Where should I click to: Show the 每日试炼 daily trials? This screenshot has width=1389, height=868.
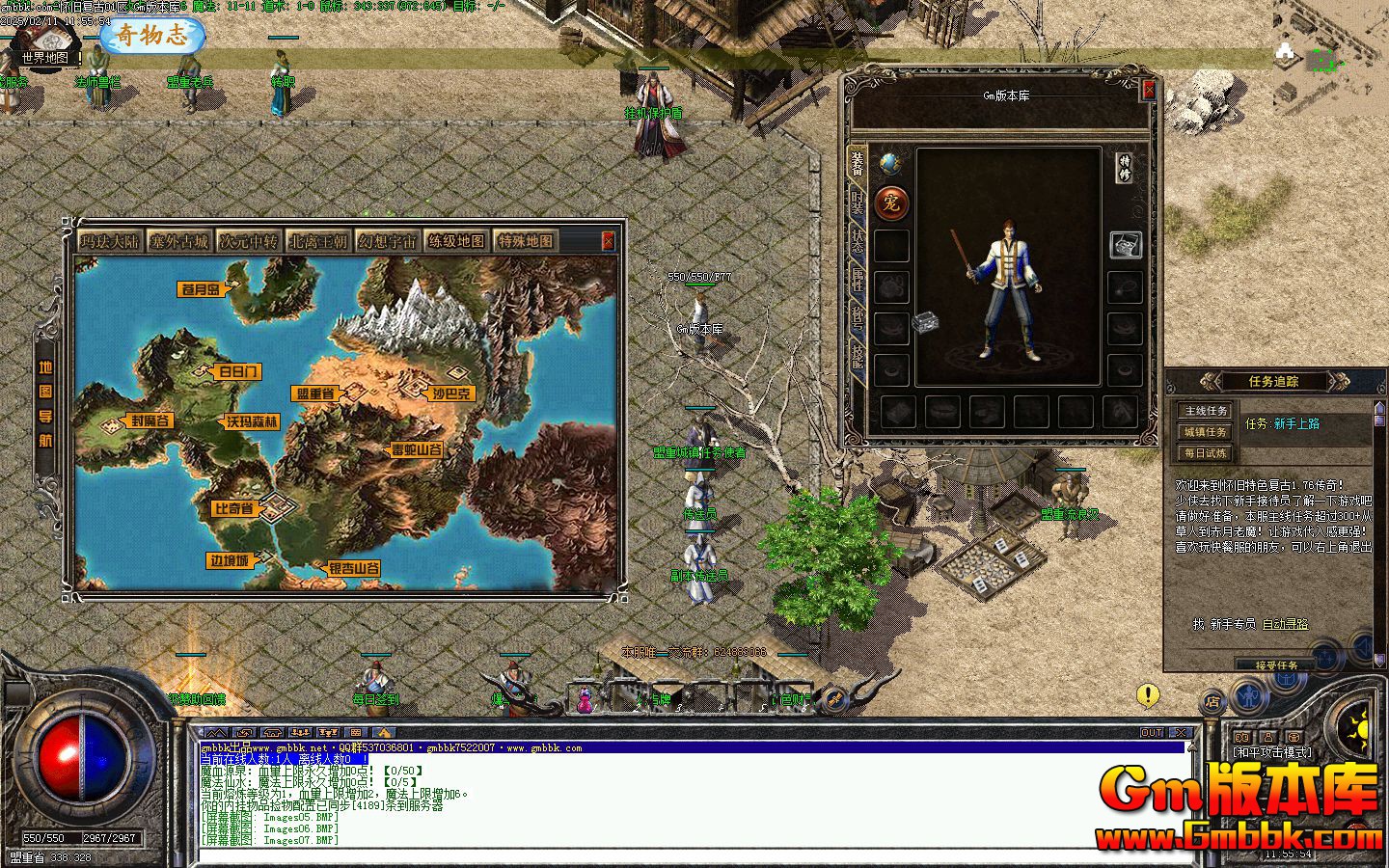pyautogui.click(x=1206, y=453)
